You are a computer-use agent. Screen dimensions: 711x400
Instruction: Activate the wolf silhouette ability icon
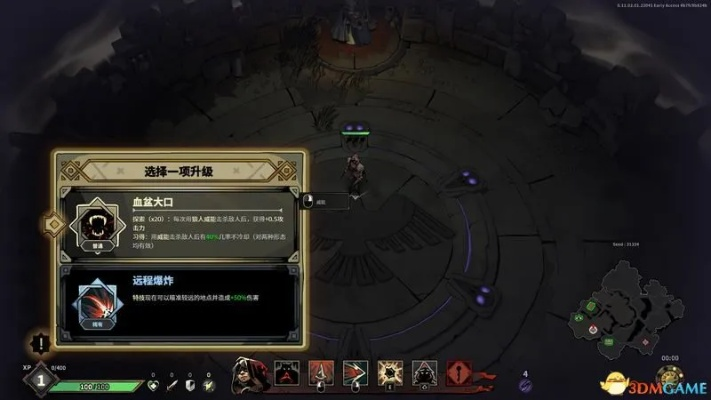point(287,372)
